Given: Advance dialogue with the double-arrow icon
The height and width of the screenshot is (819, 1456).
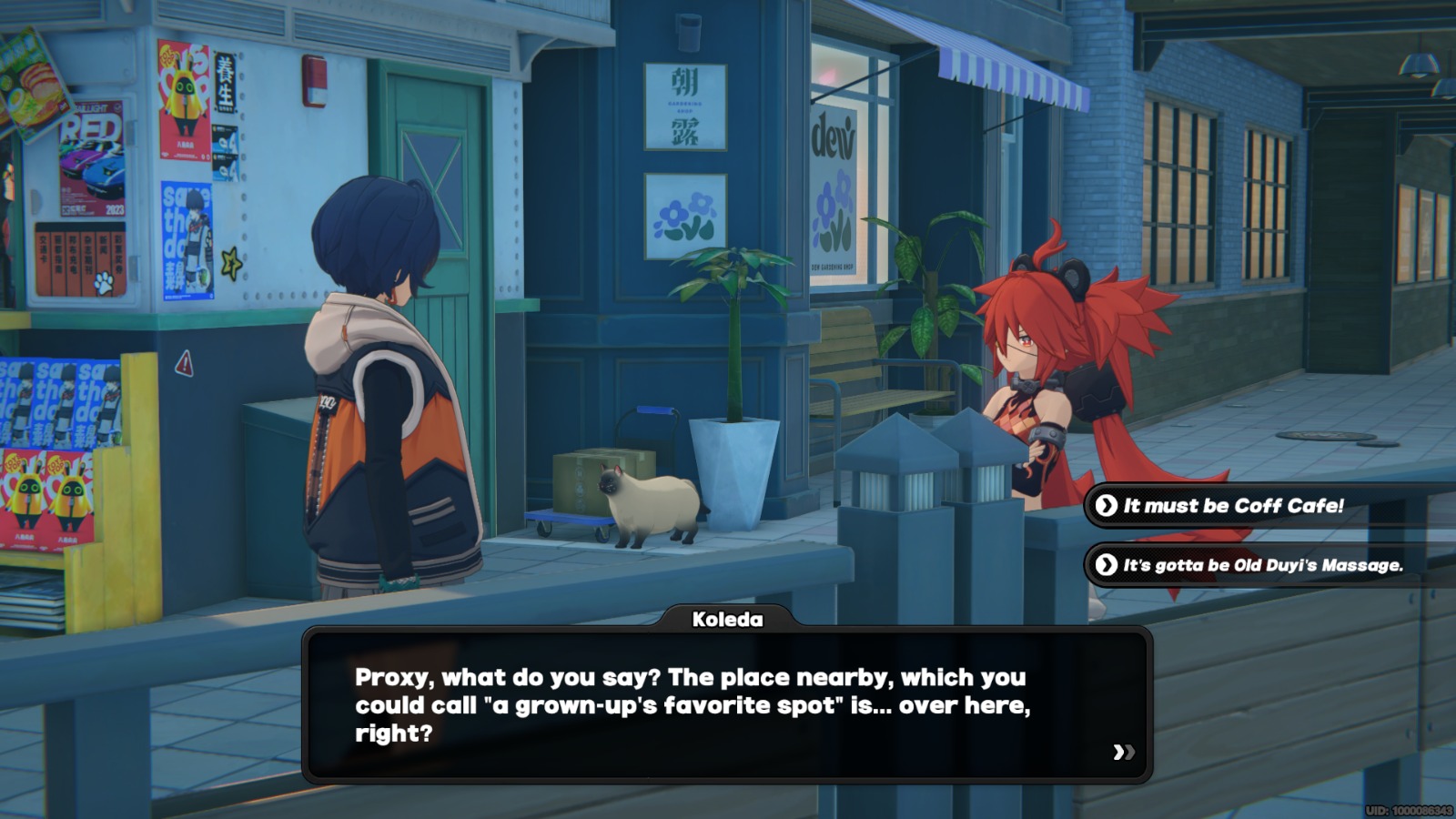Looking at the screenshot, I should pos(1123,752).
